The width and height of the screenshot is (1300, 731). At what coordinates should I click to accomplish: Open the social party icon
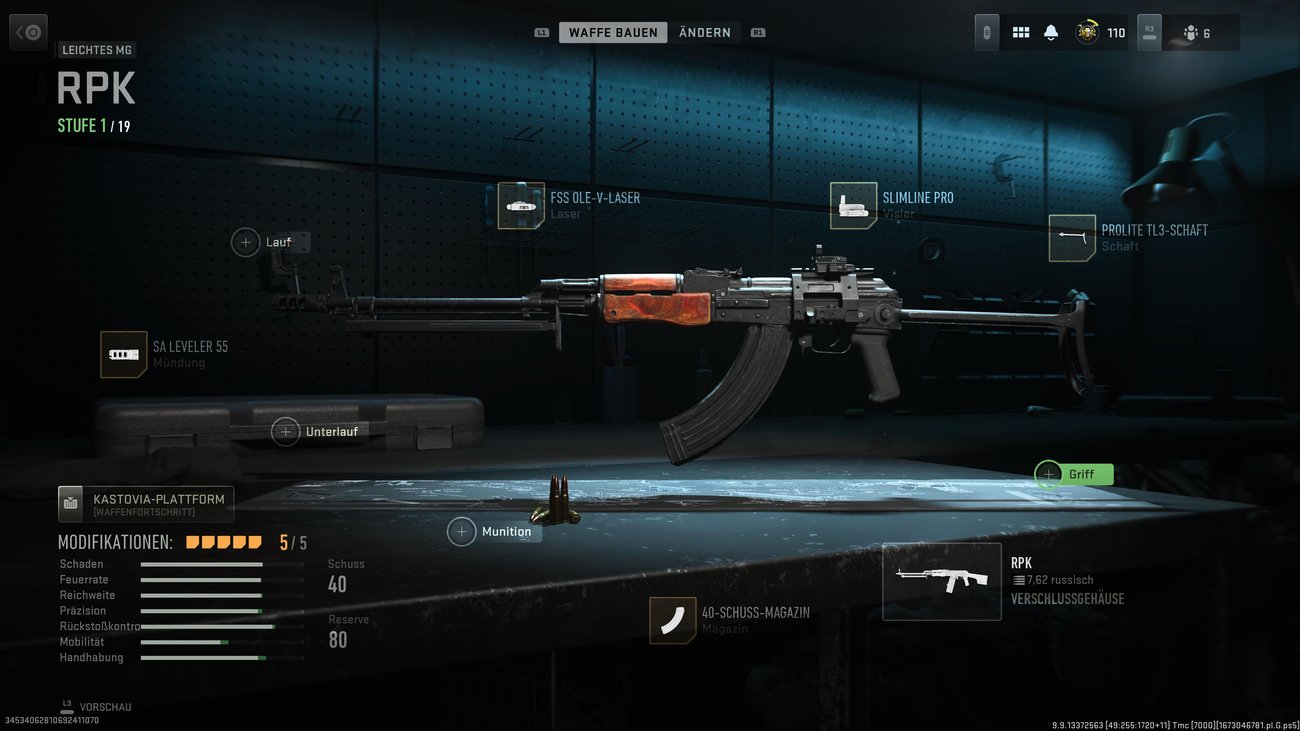[x=1197, y=33]
